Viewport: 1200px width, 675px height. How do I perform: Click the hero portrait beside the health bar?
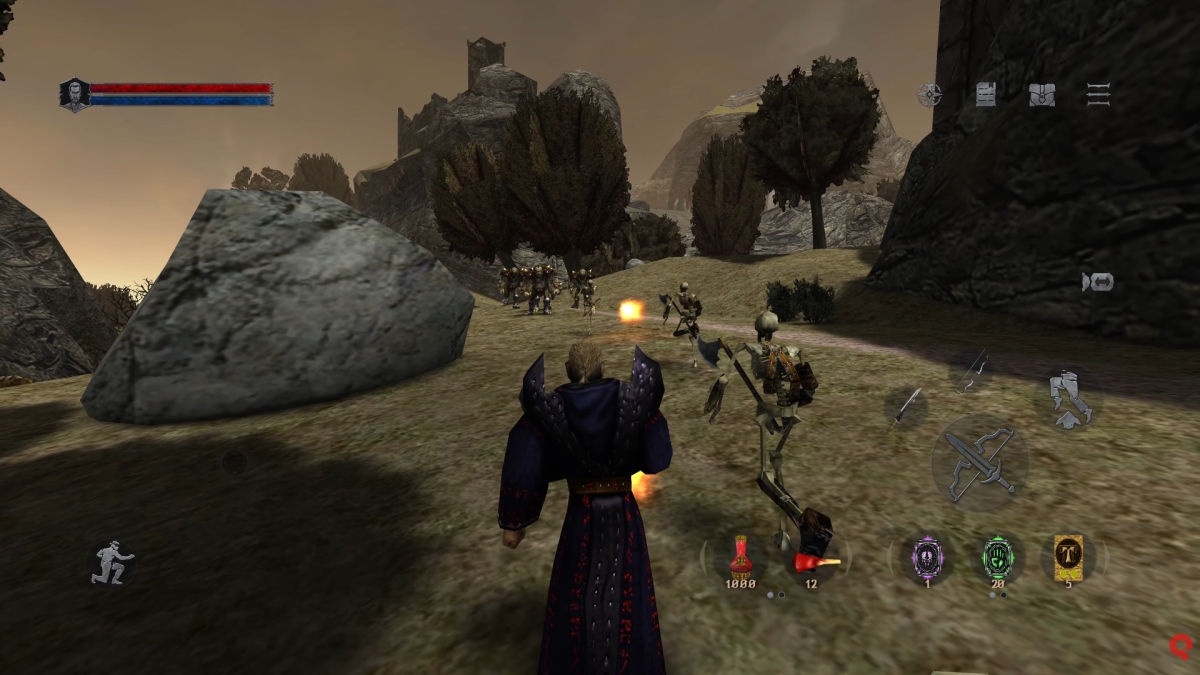74,95
